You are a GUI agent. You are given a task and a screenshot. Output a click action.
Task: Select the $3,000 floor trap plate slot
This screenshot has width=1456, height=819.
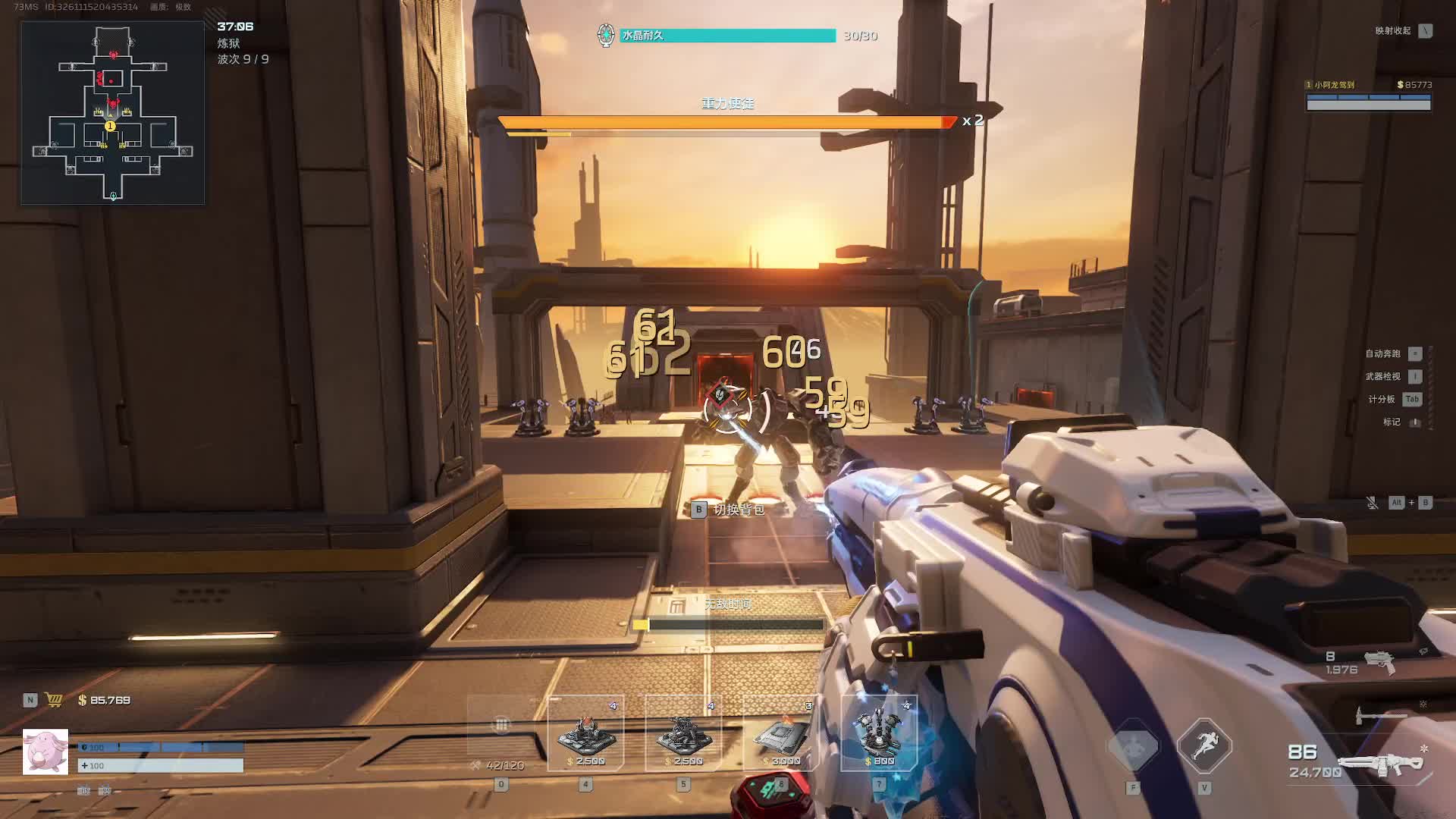(781, 733)
